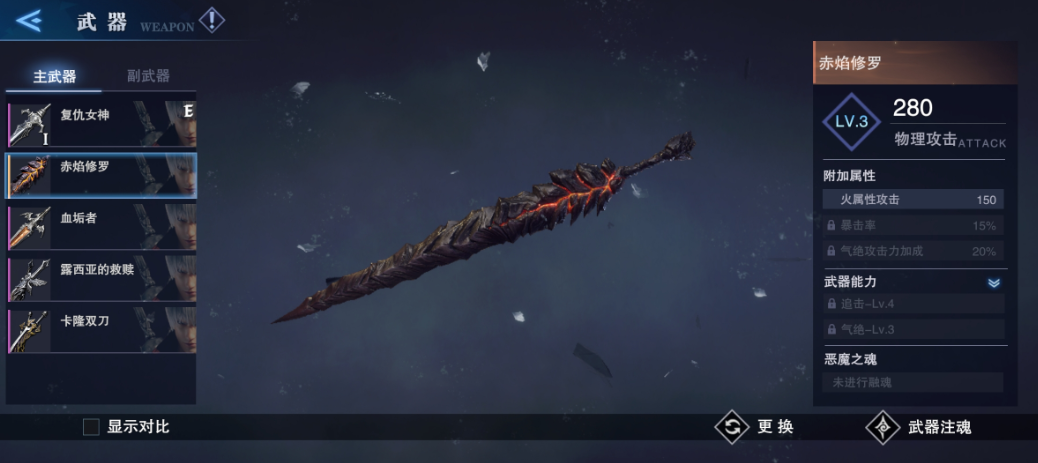Pick the 露西亚的救赎 weapon
Viewport: 1038px width, 463px height.
[101, 278]
